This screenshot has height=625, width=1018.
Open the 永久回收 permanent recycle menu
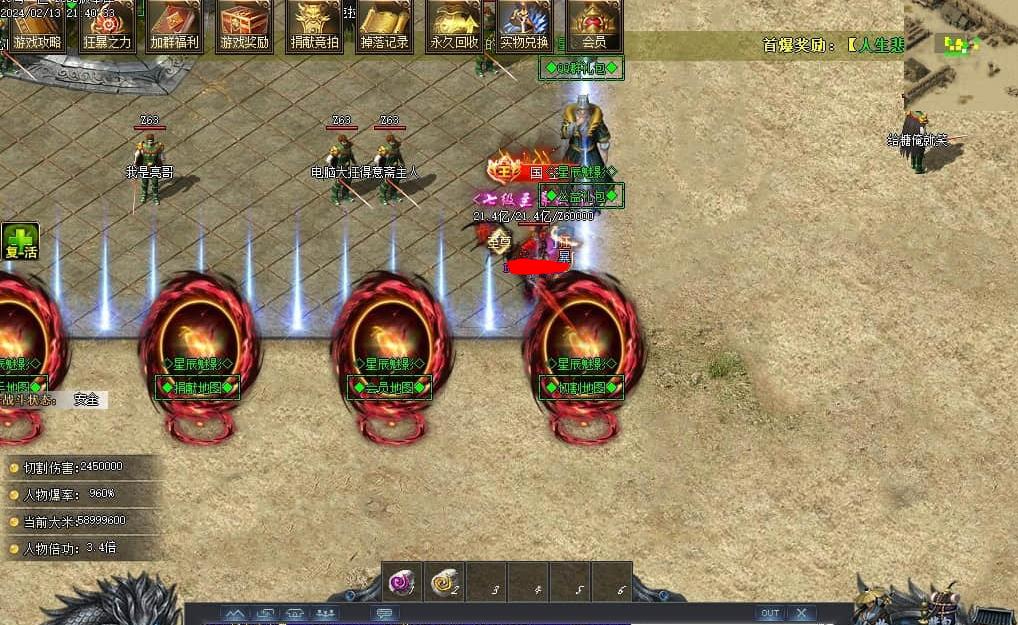point(454,26)
